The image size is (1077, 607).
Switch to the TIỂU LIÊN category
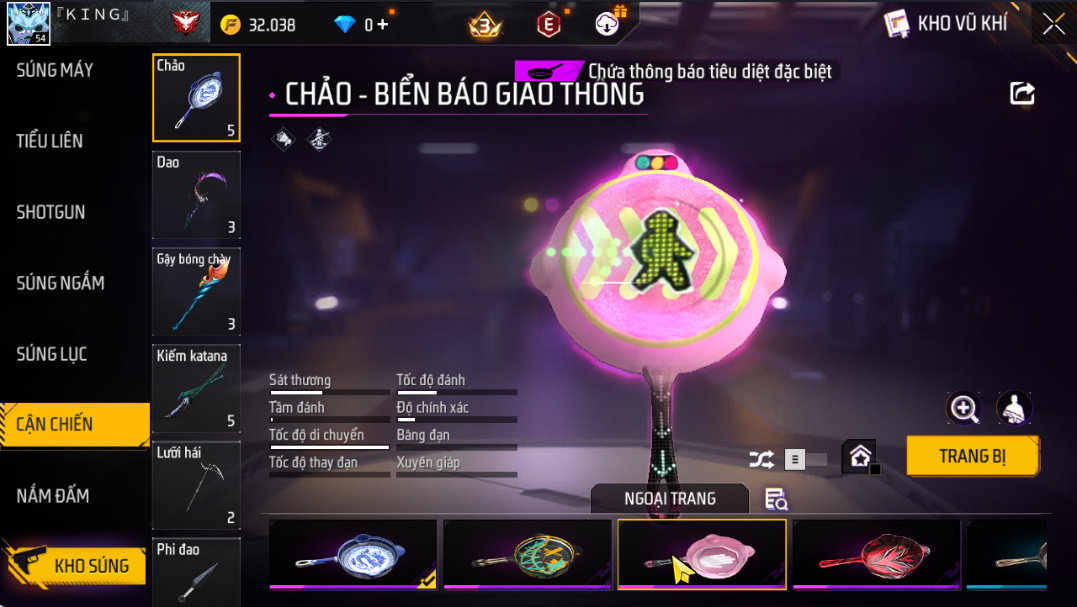pos(50,141)
